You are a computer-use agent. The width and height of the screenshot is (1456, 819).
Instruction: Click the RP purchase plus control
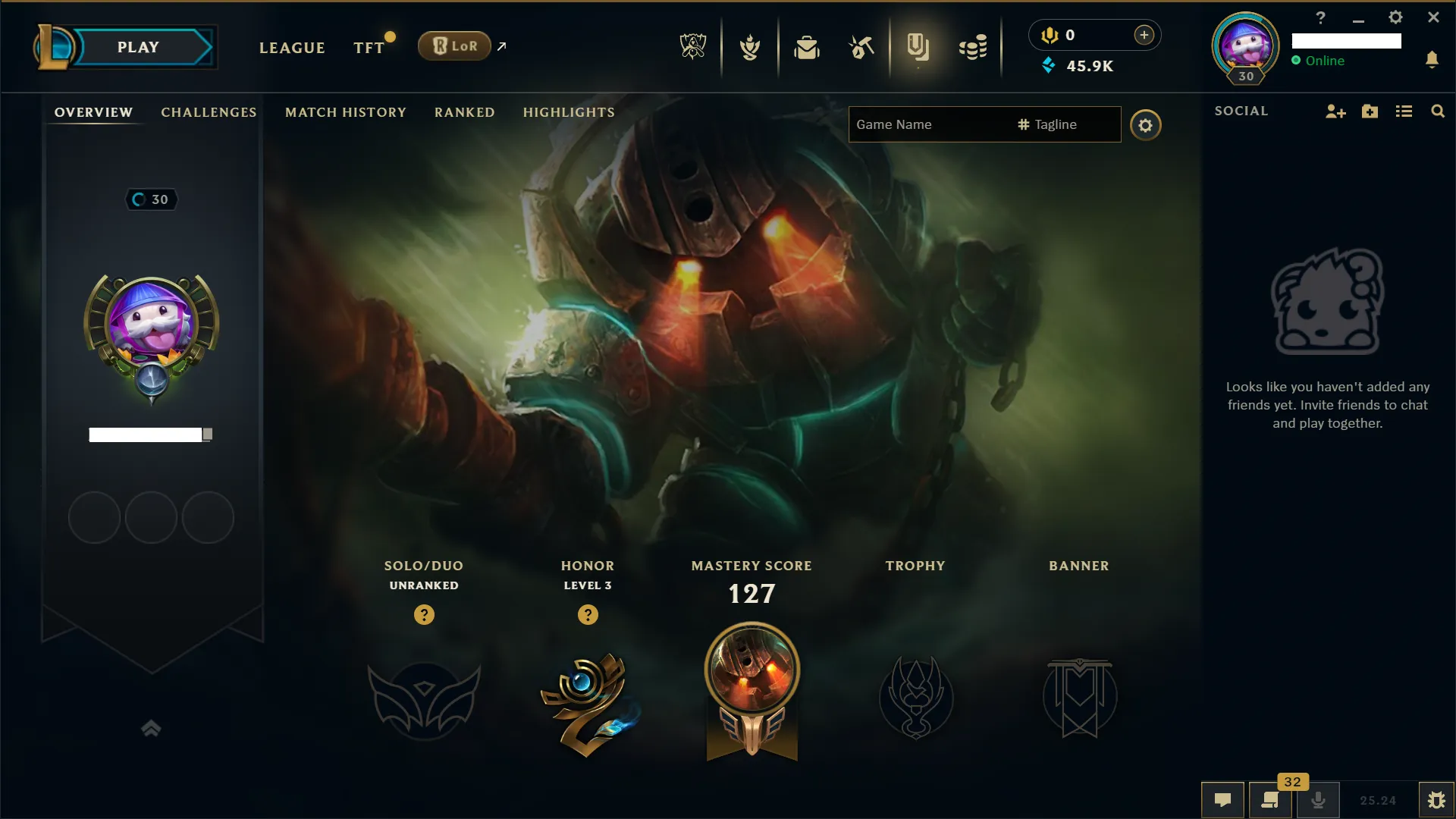(x=1144, y=35)
